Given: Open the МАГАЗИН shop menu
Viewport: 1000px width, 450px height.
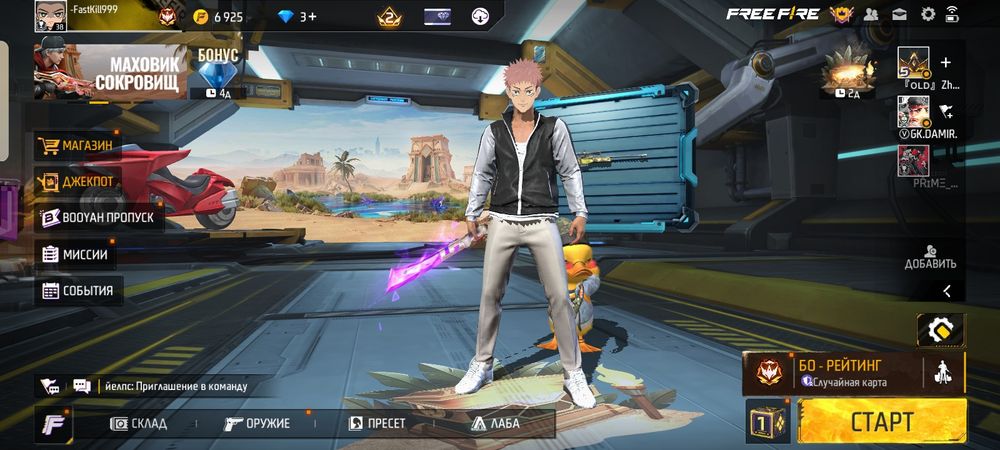Looking at the screenshot, I should (x=77, y=145).
